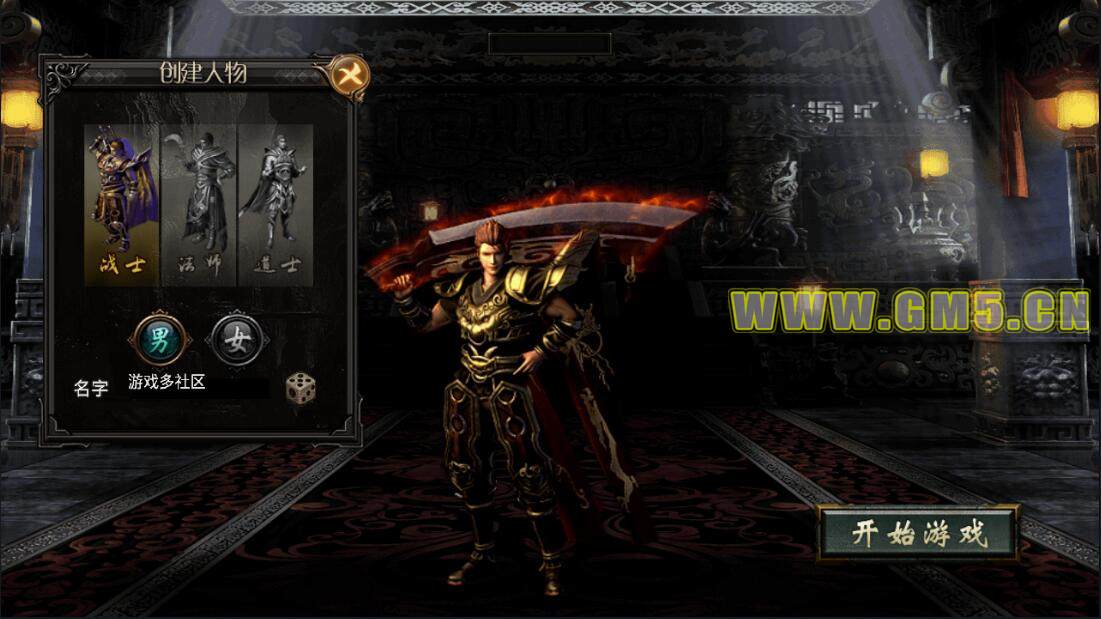
Task: Roll the dice for a random name
Action: click(x=300, y=388)
